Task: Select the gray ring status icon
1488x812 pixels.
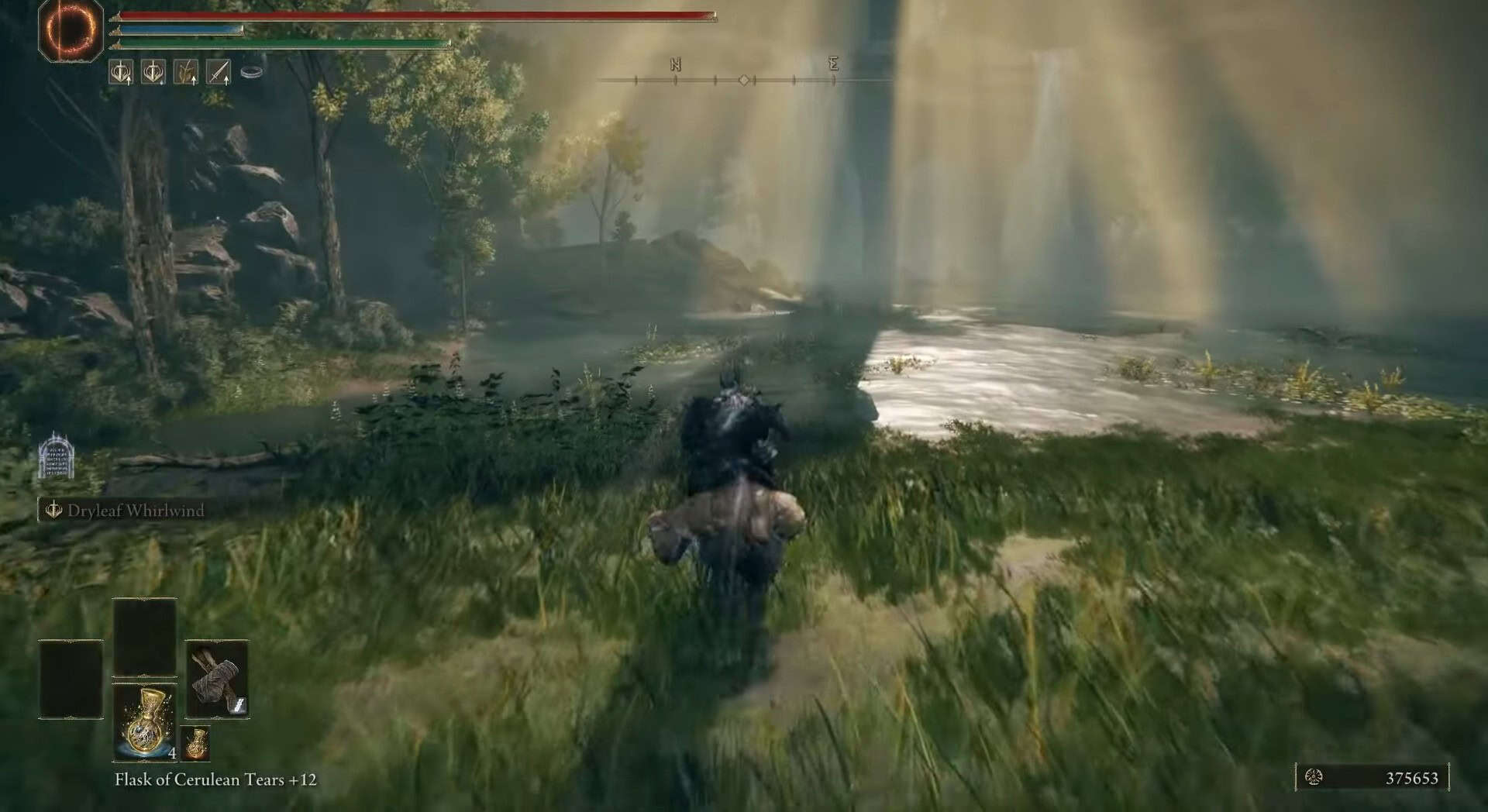Action: pyautogui.click(x=252, y=72)
